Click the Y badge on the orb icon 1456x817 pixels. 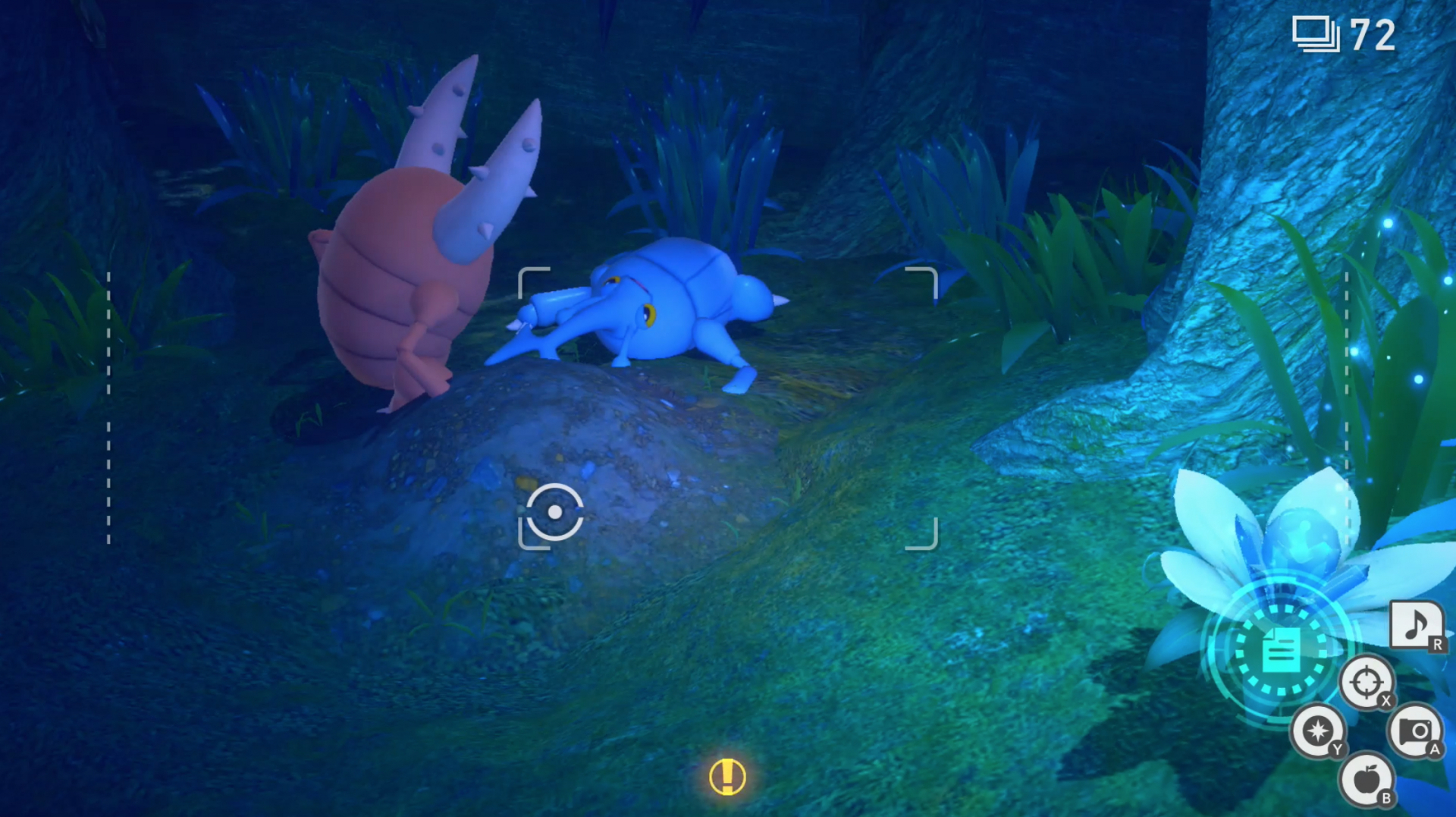point(1338,749)
